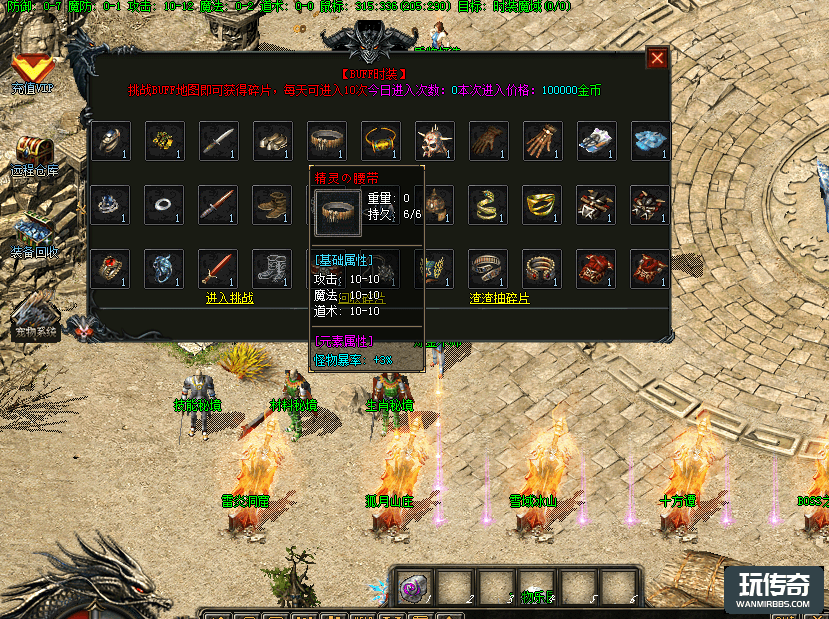Open the 远程仓库 remote warehouse chest
The height and width of the screenshot is (619, 829).
[33, 150]
